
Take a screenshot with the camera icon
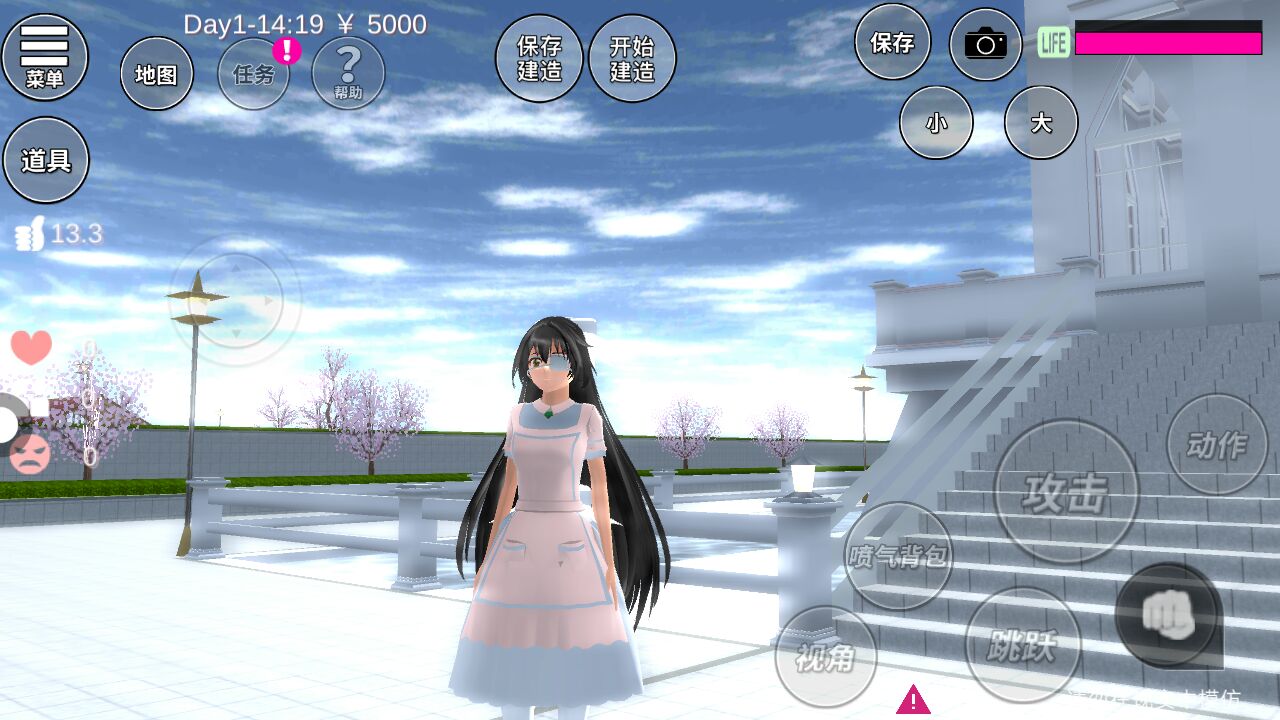985,44
